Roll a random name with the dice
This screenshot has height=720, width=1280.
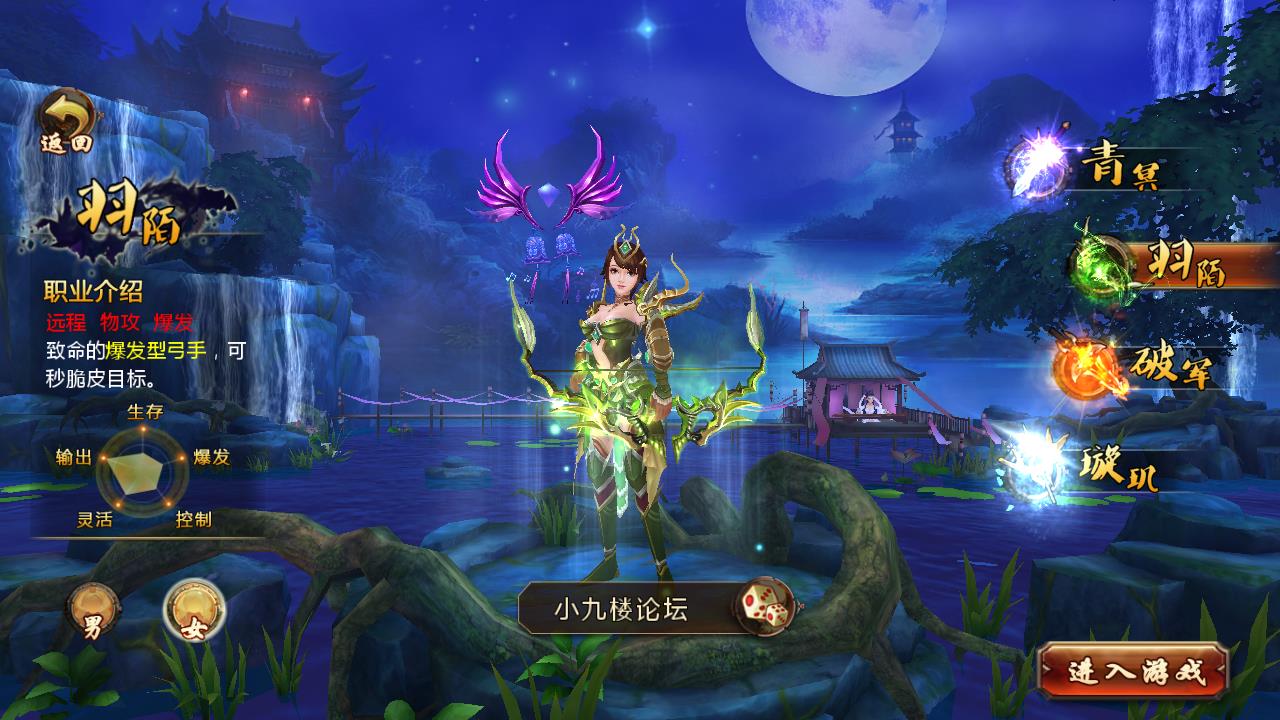pyautogui.click(x=765, y=606)
